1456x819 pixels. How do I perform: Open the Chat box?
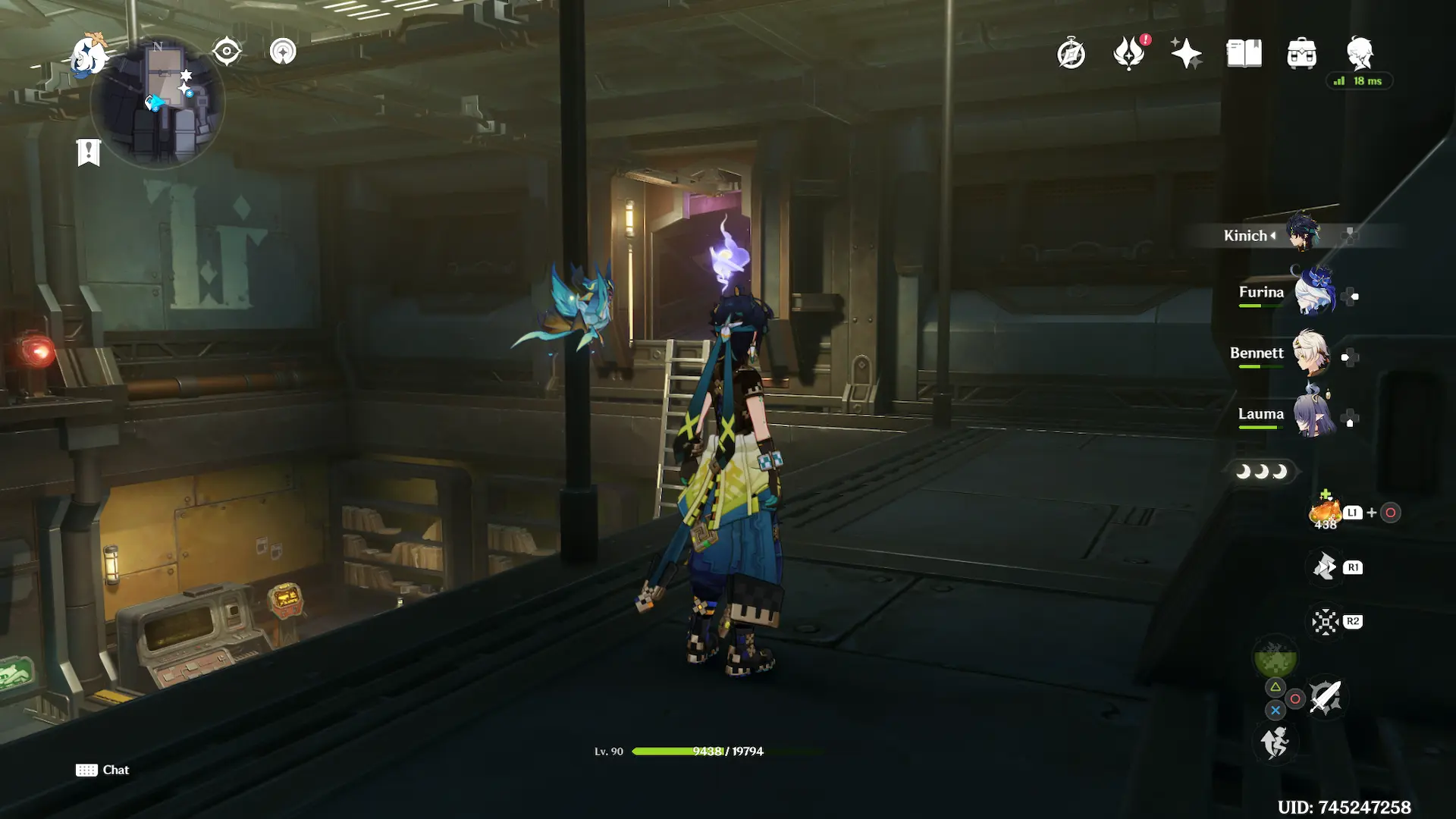coord(103,770)
